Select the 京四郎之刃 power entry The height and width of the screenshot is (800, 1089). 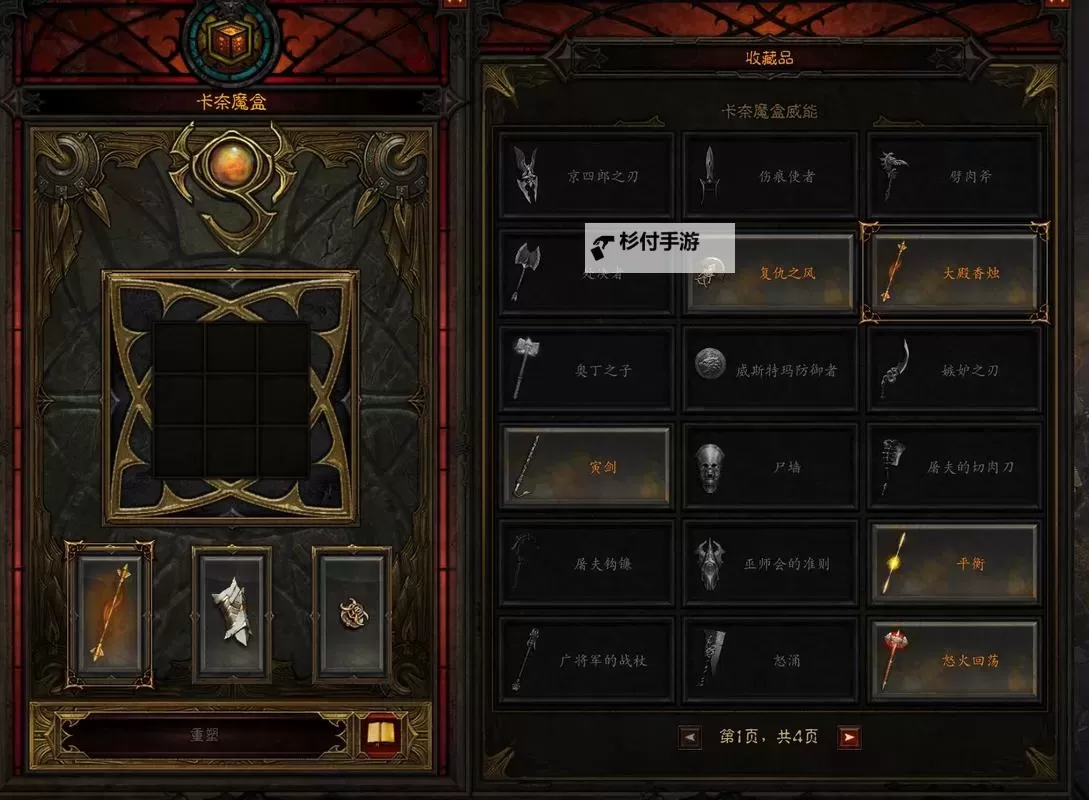pos(586,176)
